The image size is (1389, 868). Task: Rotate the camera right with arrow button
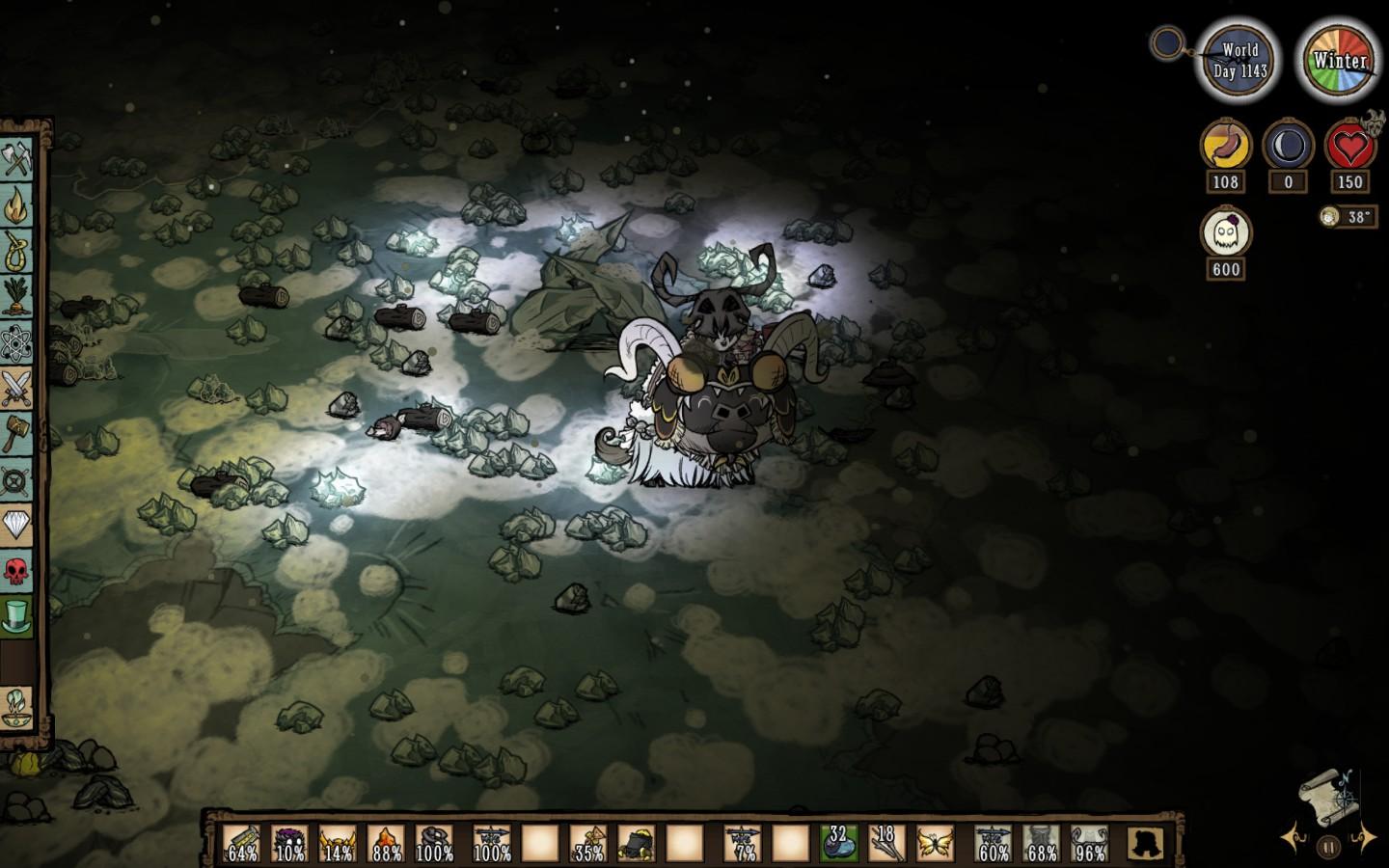(x=1366, y=836)
